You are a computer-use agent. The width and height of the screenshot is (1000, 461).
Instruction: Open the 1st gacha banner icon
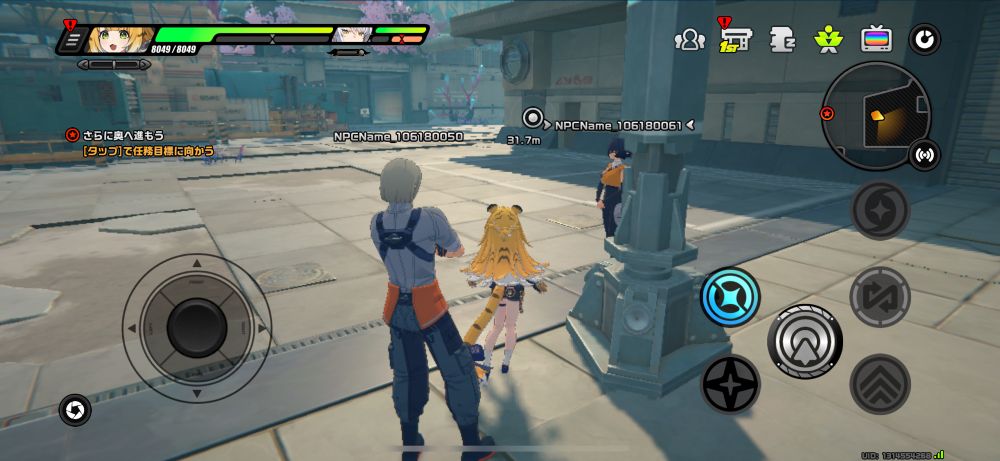tap(735, 40)
